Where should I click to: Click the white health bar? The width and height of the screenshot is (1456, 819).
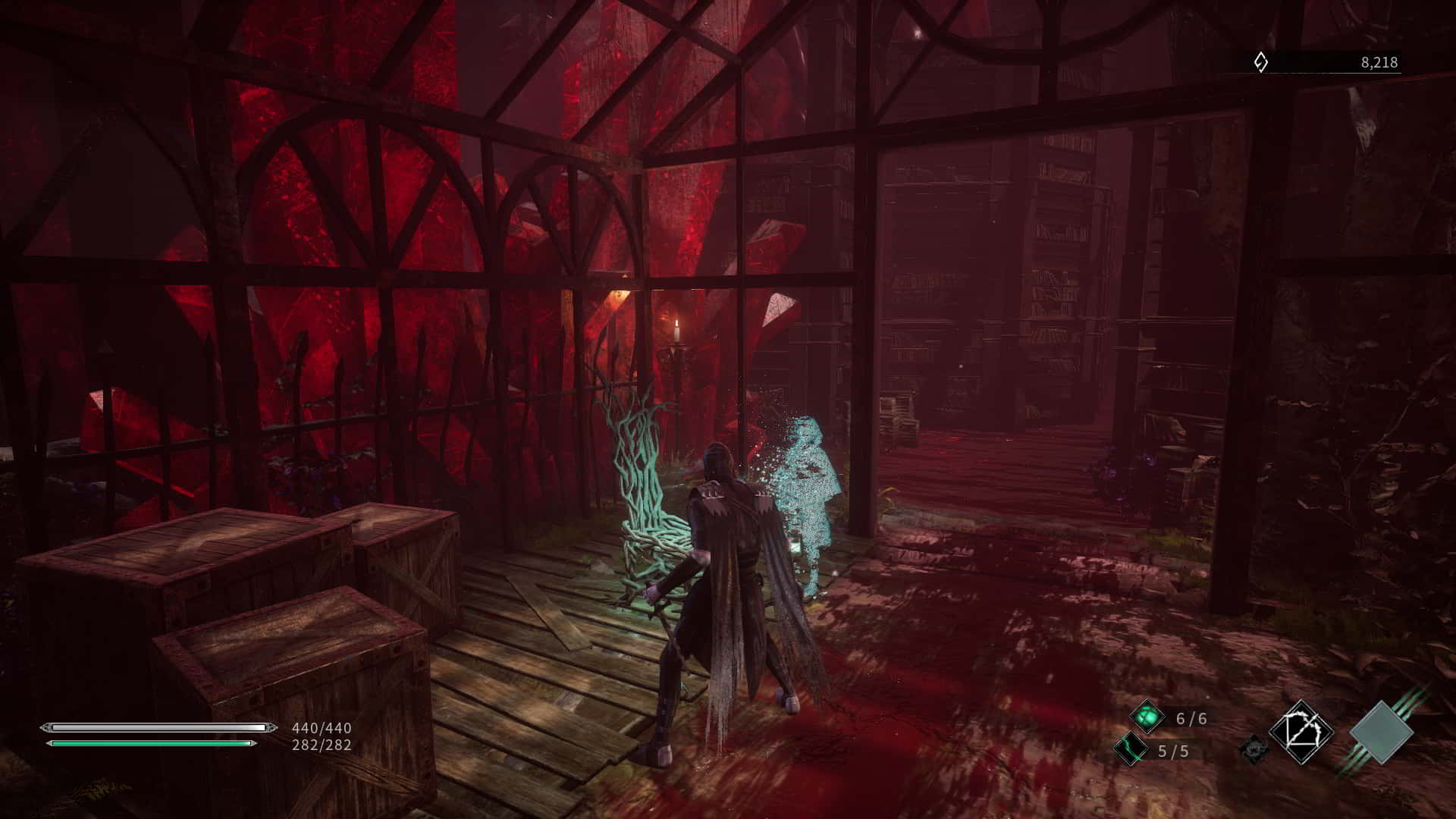click(x=152, y=726)
